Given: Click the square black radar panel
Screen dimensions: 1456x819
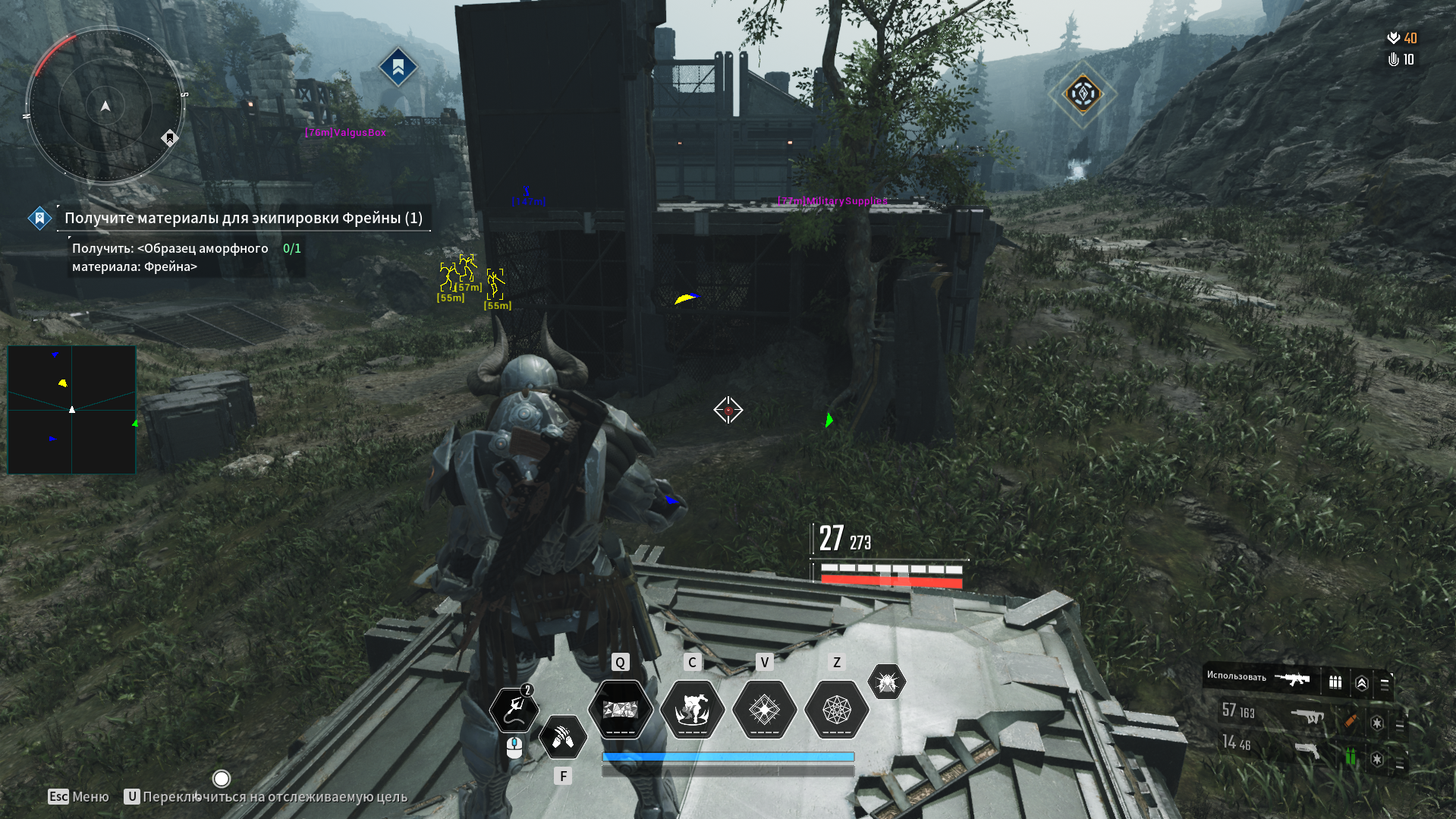Looking at the screenshot, I should tap(71, 410).
